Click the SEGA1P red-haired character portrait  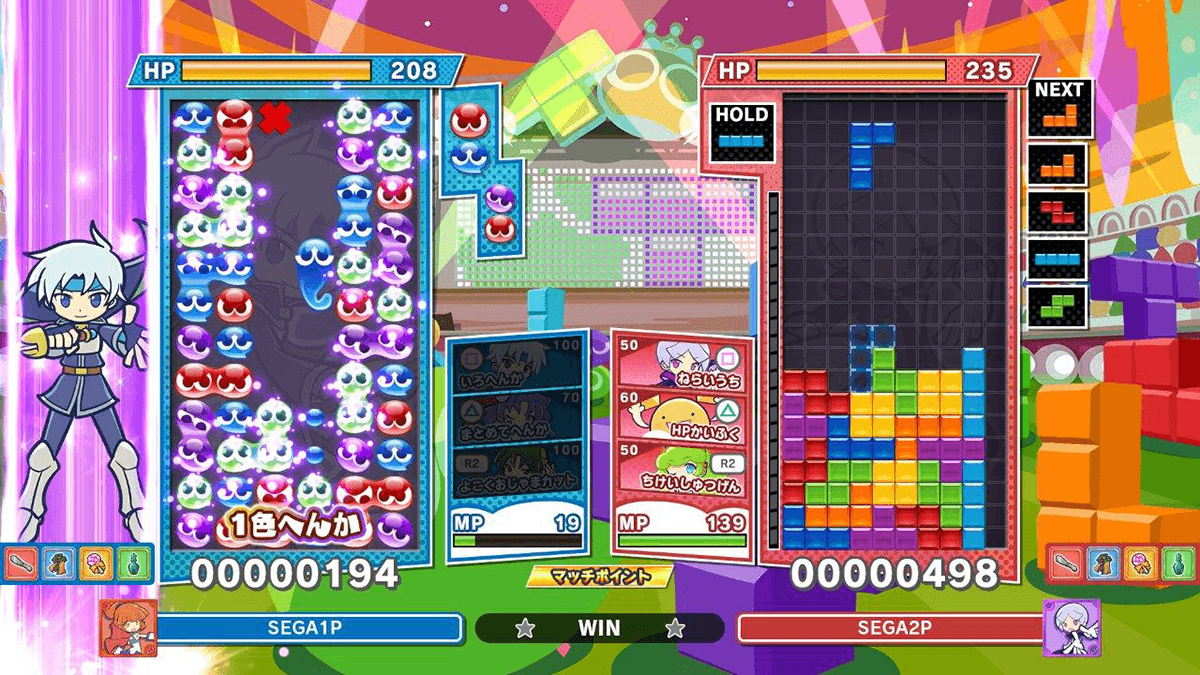click(128, 628)
